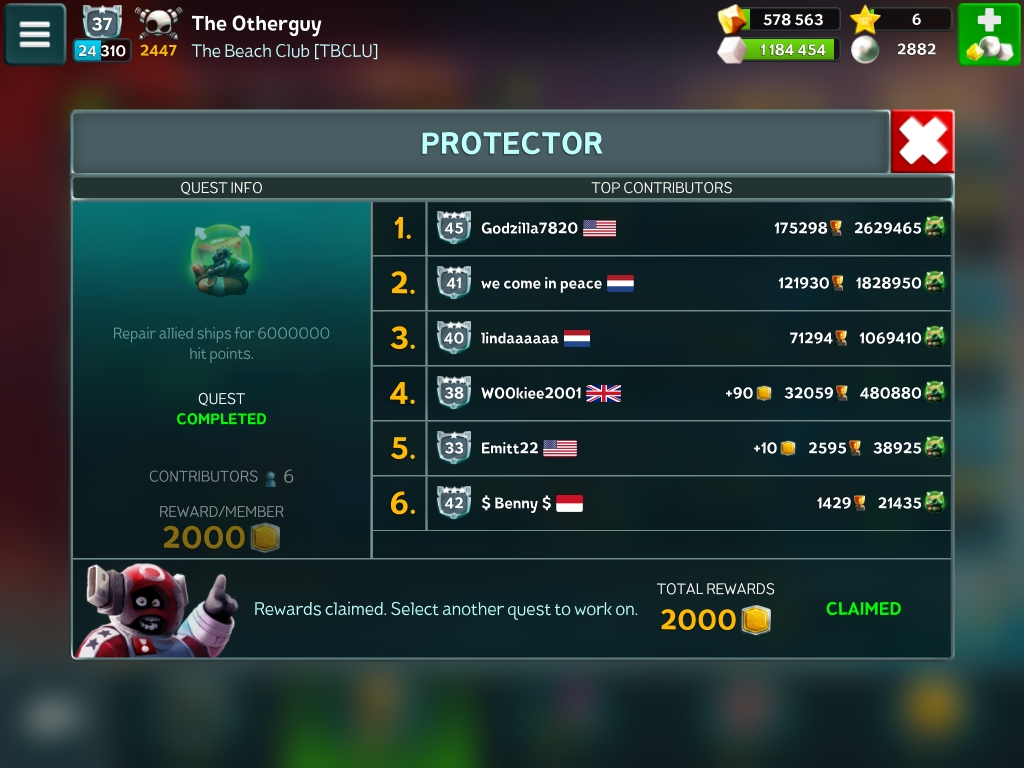1024x768 pixels.
Task: Click the gold resource counter
Action: click(x=780, y=20)
